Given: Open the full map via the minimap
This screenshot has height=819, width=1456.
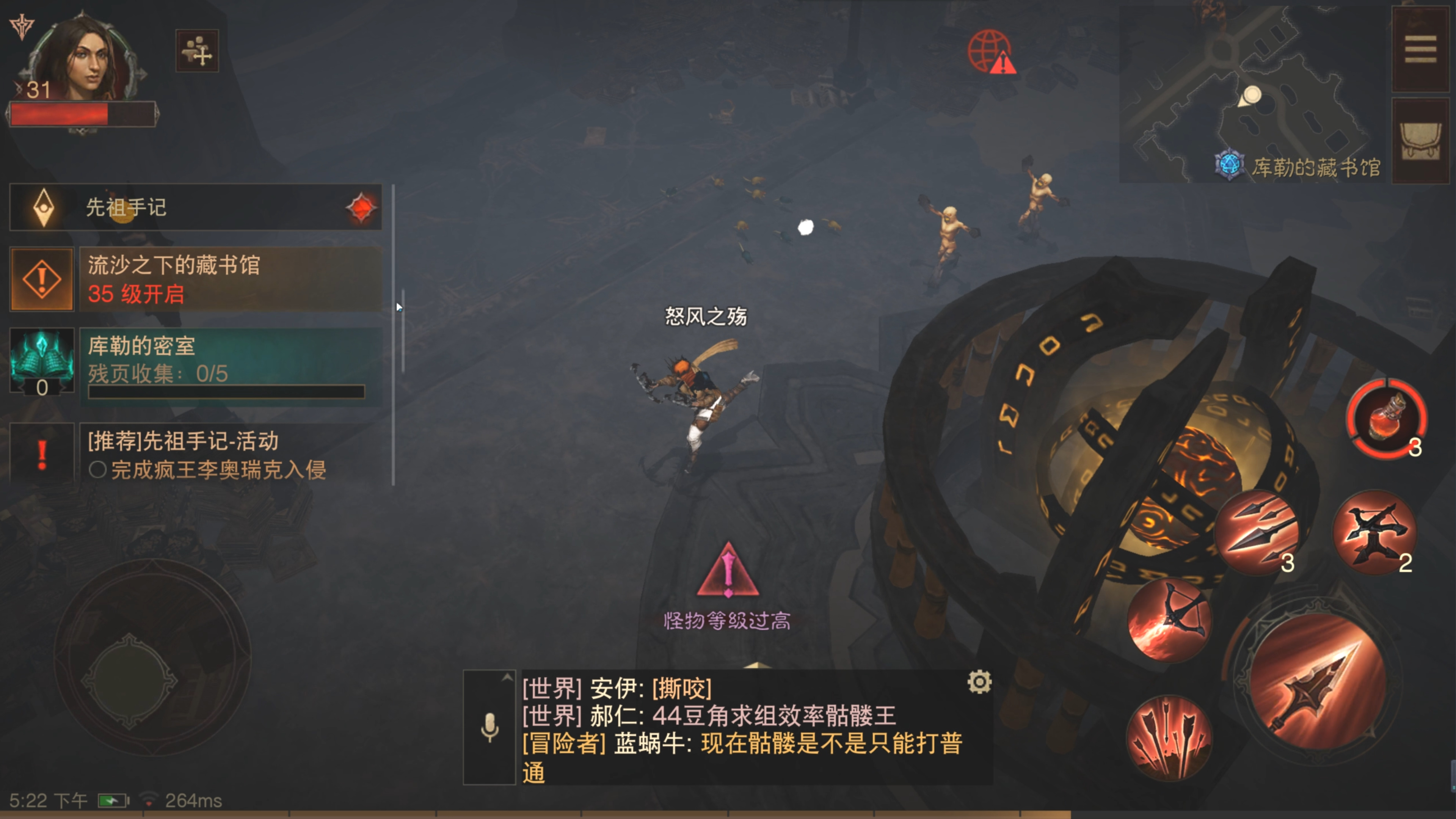Looking at the screenshot, I should [1249, 93].
